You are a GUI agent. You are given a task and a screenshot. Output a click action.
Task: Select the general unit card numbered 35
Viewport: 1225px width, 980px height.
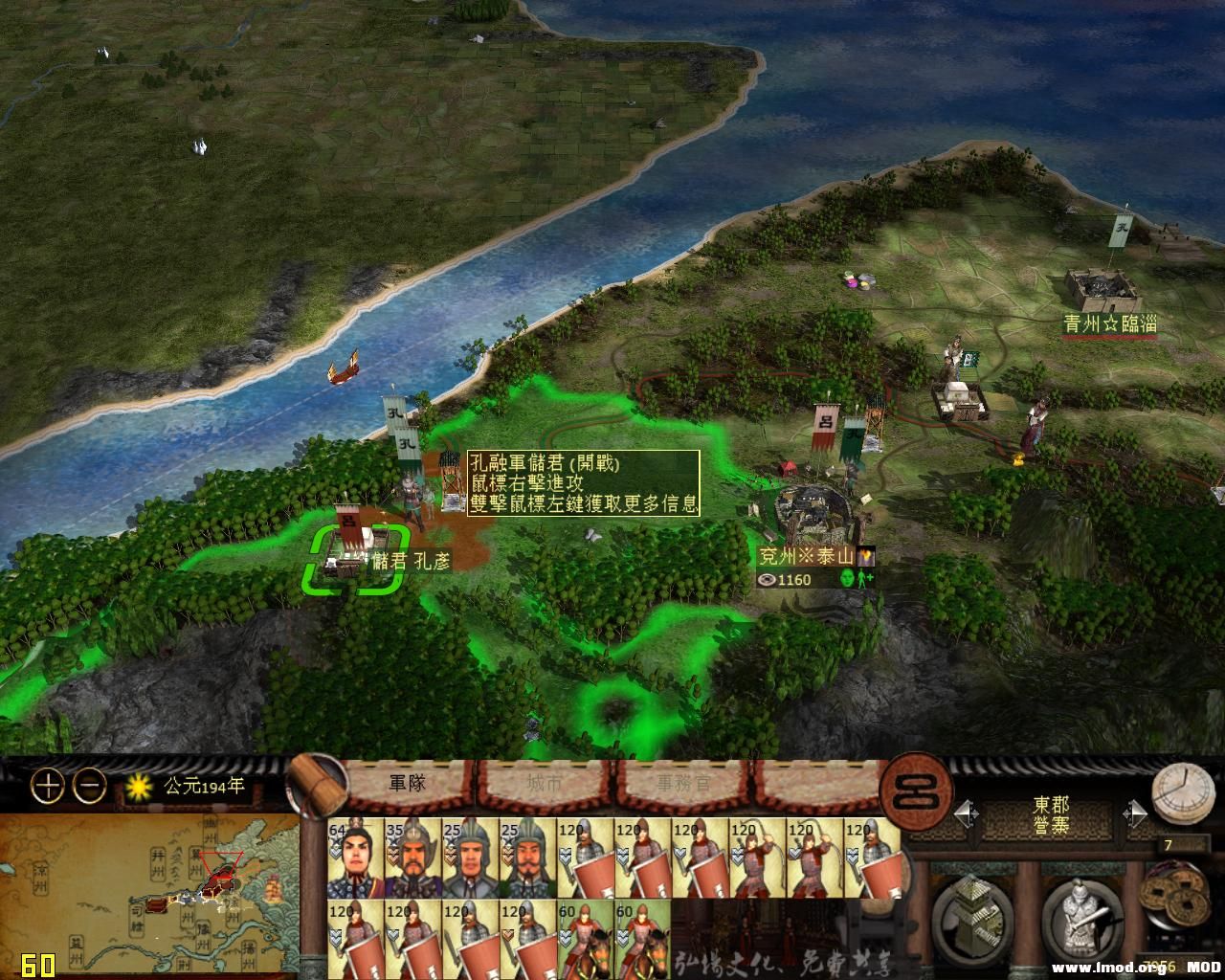(x=412, y=857)
